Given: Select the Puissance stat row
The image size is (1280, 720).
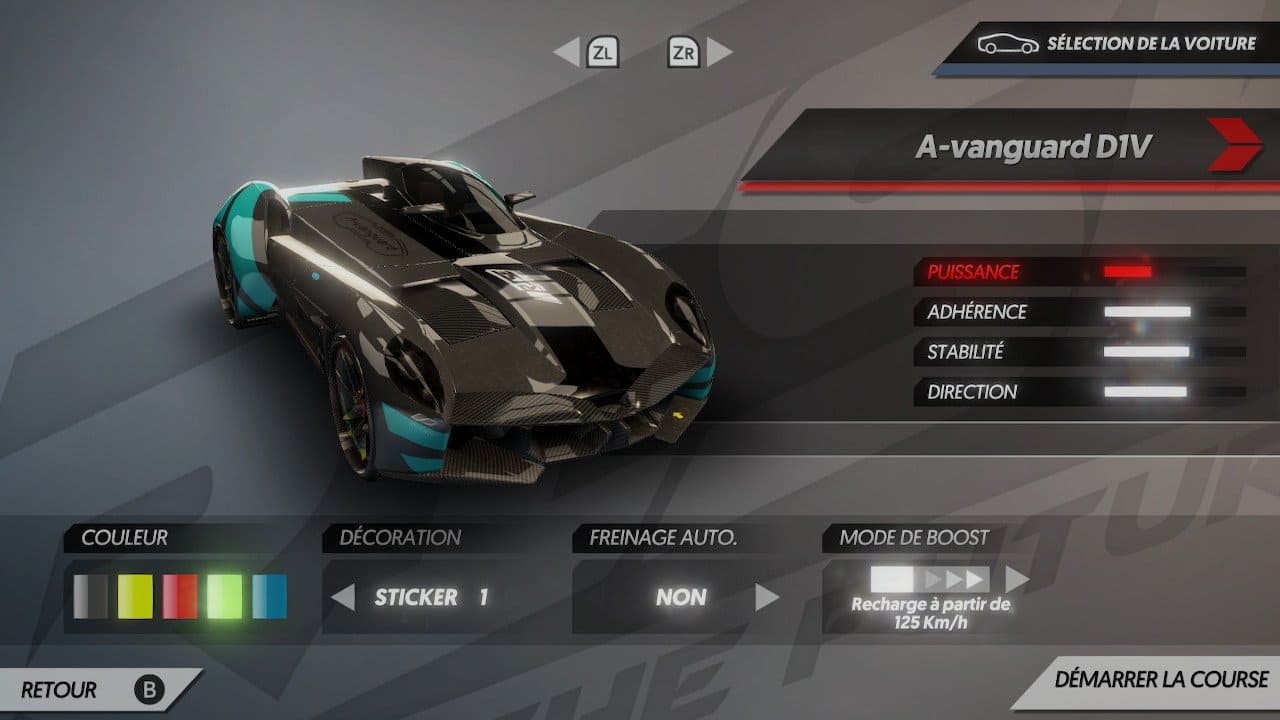Looking at the screenshot, I should (1080, 272).
